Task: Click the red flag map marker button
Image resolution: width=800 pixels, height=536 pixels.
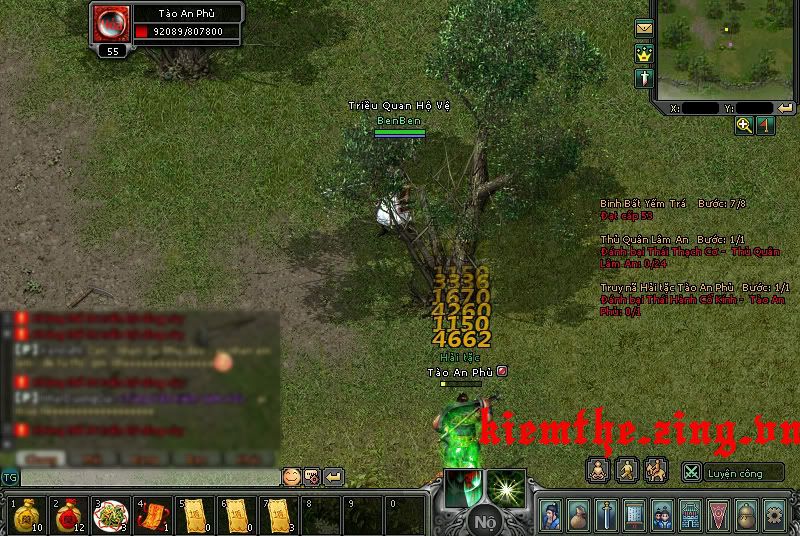Action: tap(765, 125)
